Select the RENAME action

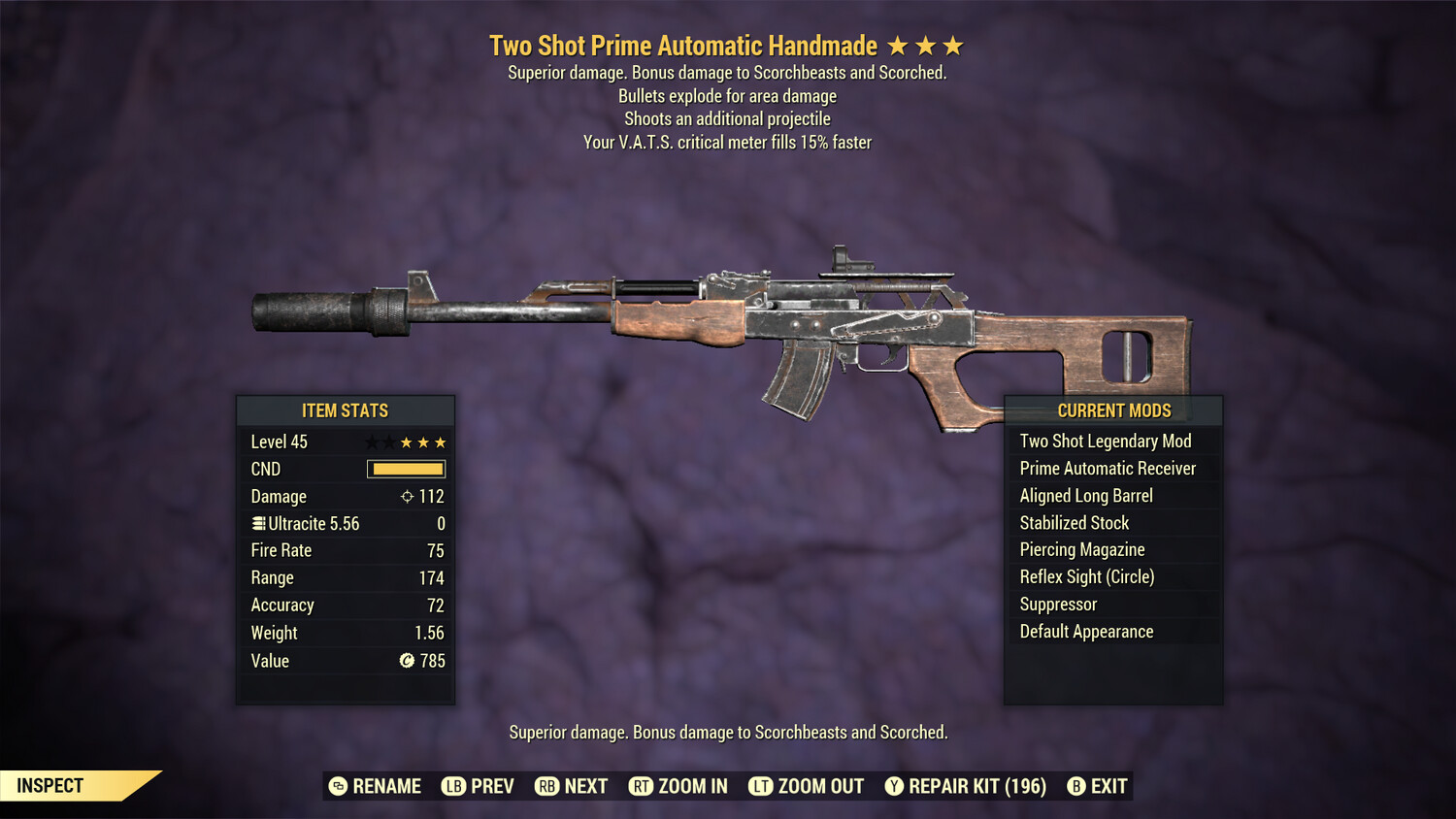388,786
